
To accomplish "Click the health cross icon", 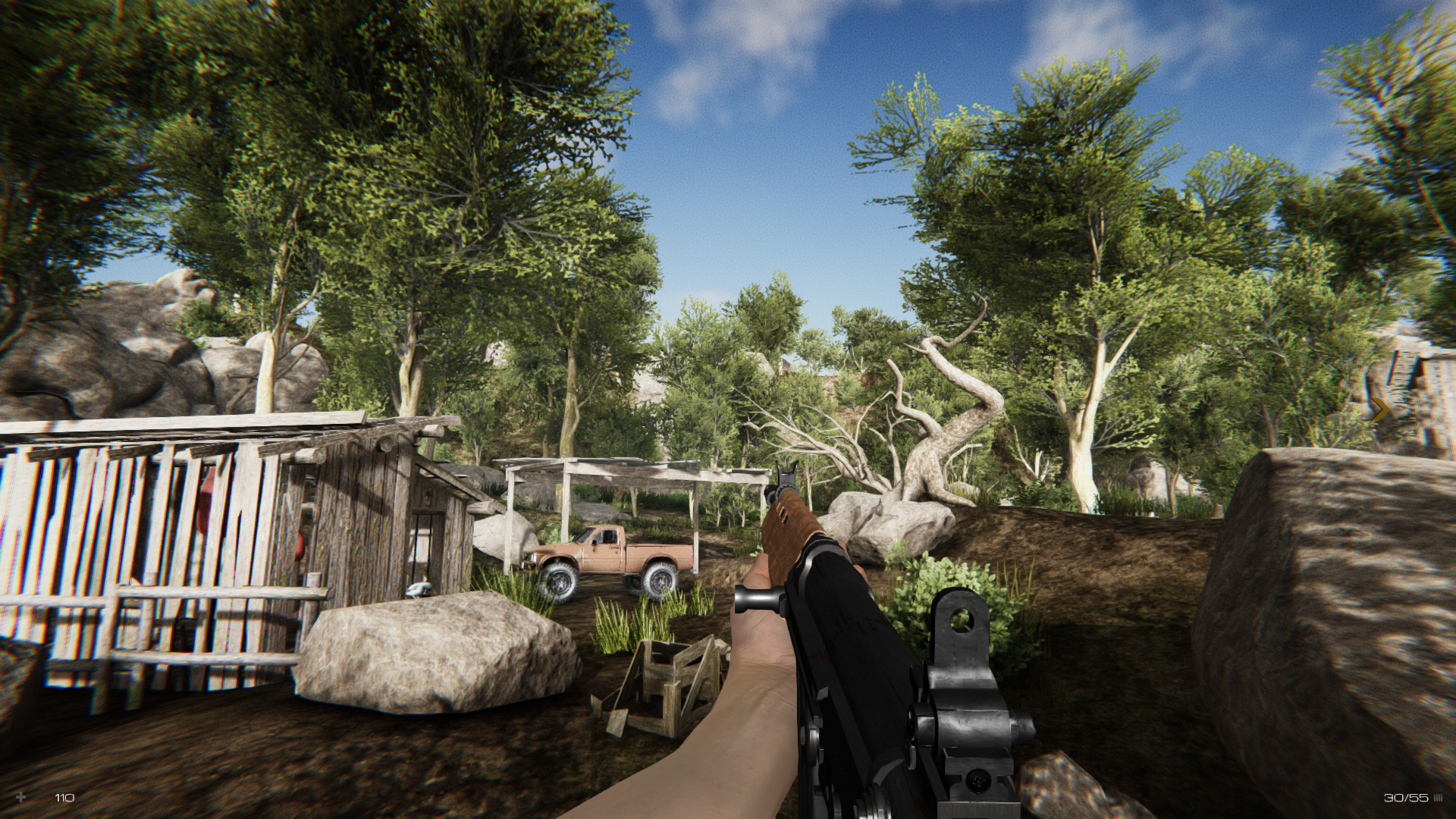I will (21, 796).
